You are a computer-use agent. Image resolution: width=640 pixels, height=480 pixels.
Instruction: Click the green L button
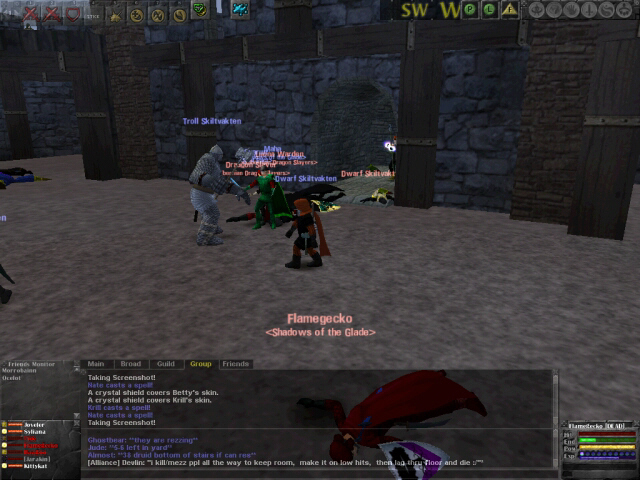[x=490, y=10]
